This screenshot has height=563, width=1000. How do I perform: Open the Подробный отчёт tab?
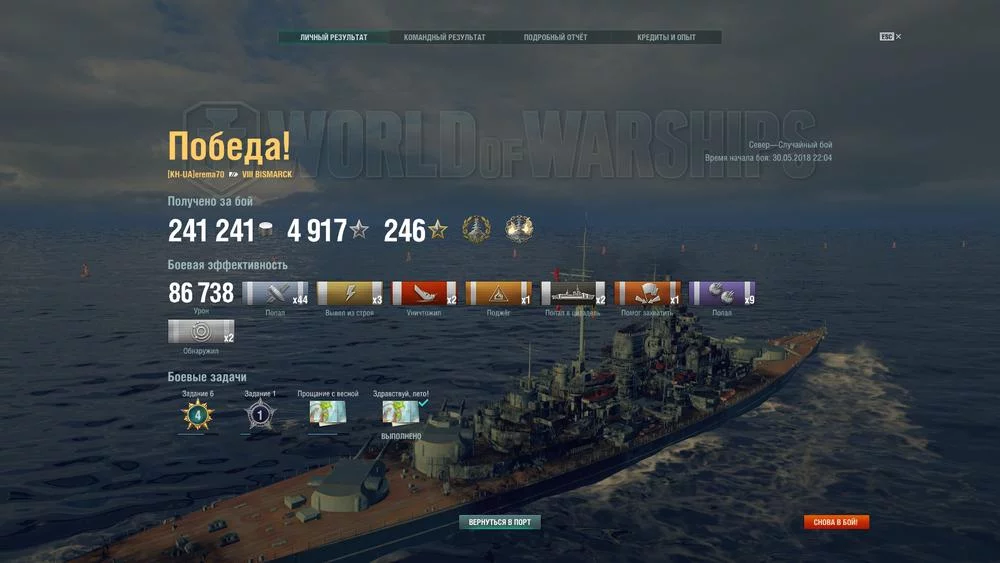pos(555,38)
